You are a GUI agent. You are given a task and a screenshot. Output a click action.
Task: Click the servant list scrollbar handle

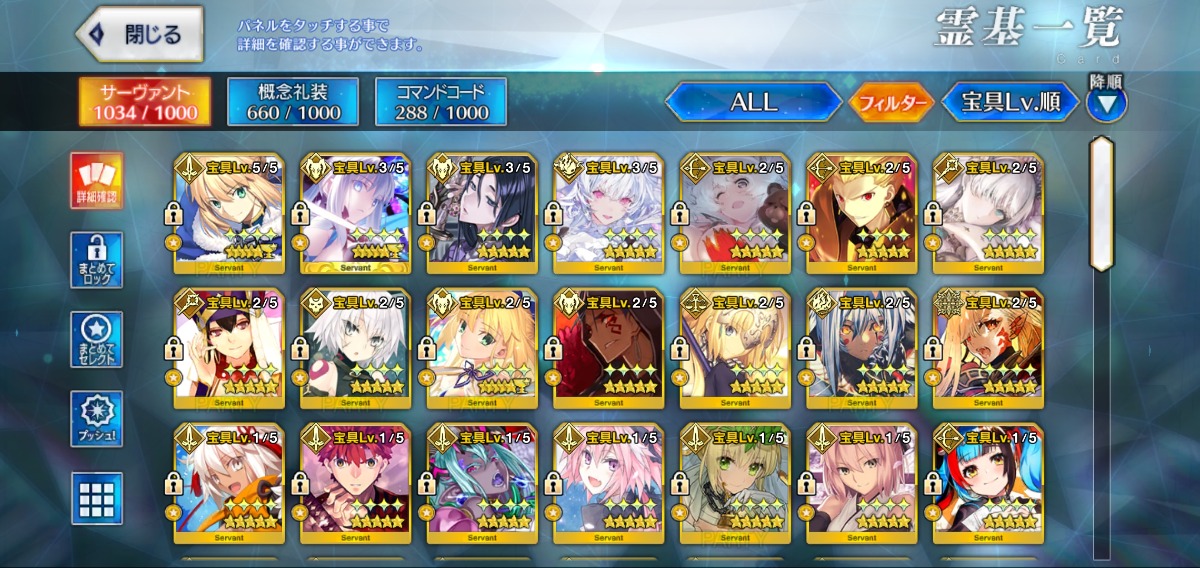tap(1102, 203)
